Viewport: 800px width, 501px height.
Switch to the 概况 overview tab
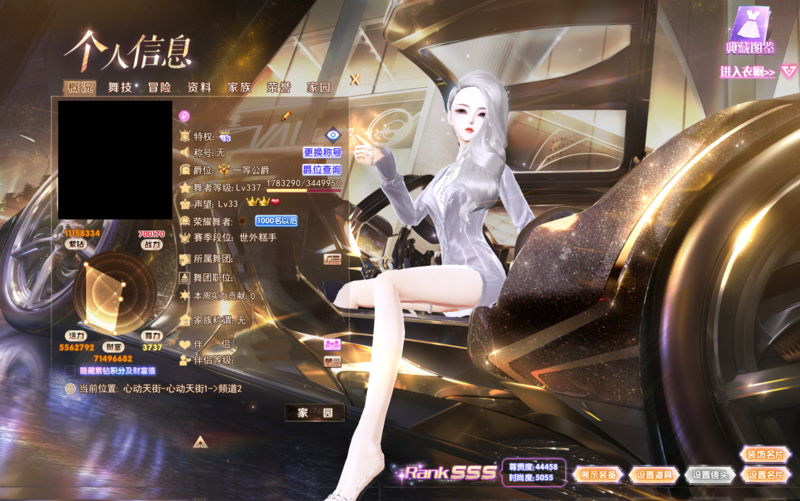pyautogui.click(x=79, y=87)
